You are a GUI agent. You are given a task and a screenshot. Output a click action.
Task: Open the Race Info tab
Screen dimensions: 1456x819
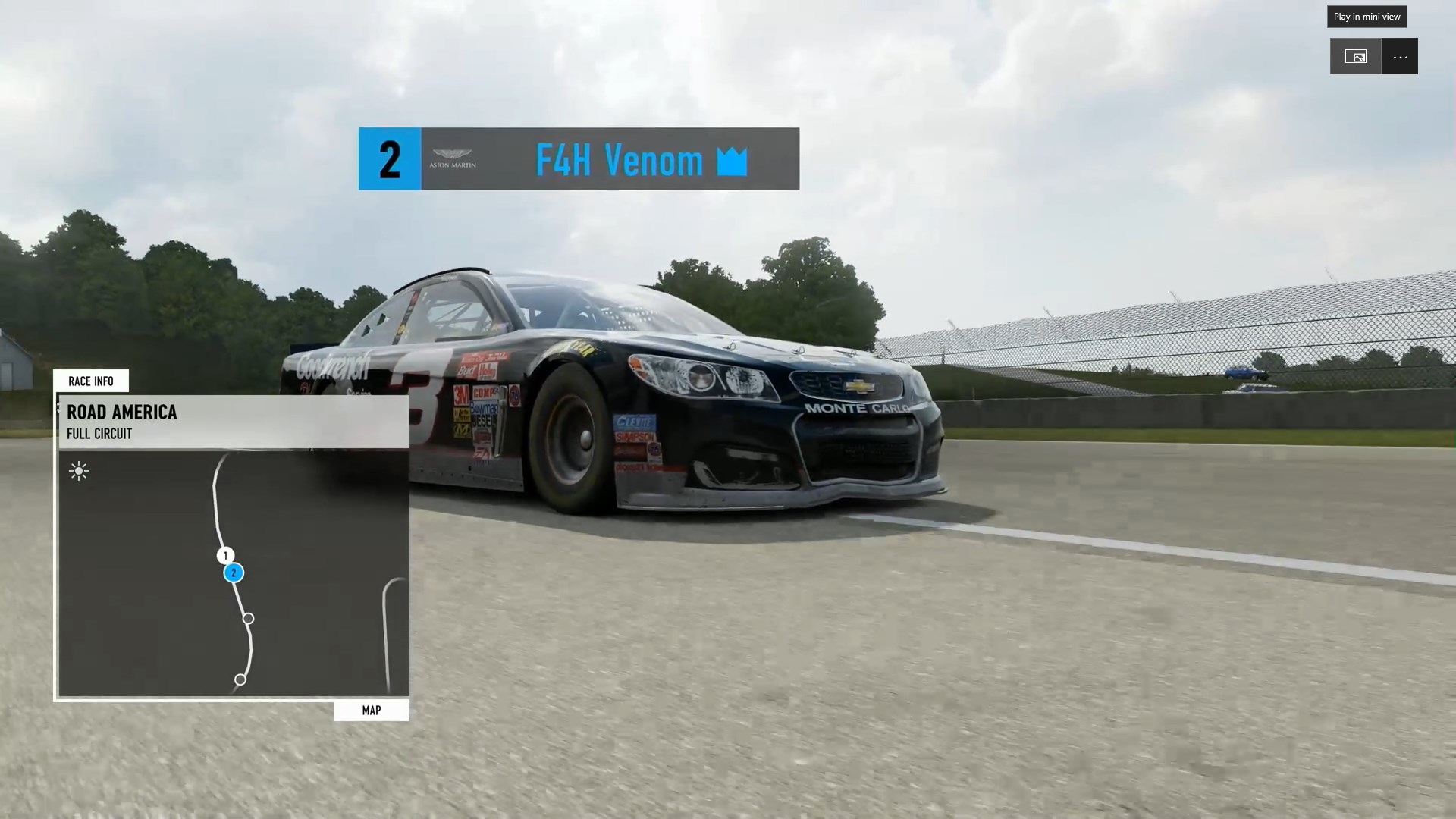[91, 381]
